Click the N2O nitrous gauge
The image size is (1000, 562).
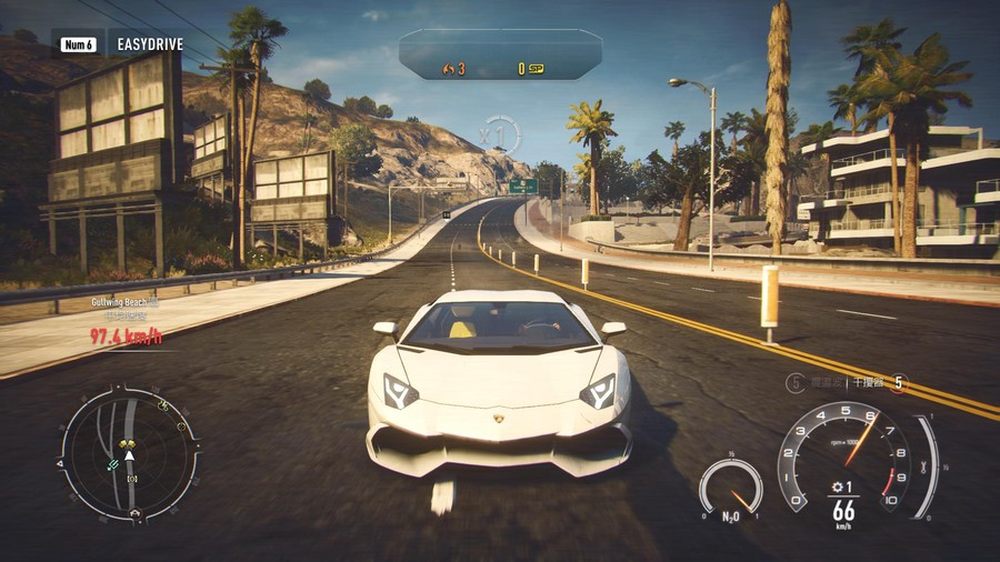click(x=730, y=489)
